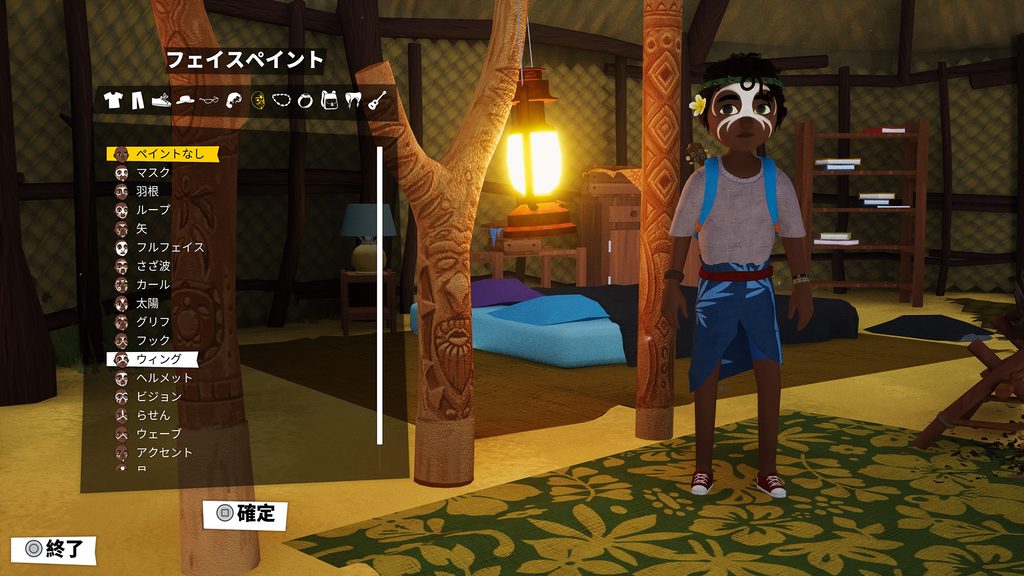Screen dimensions: 1024x576
Task: Switch to the sneaker shoes category
Action: tap(161, 100)
